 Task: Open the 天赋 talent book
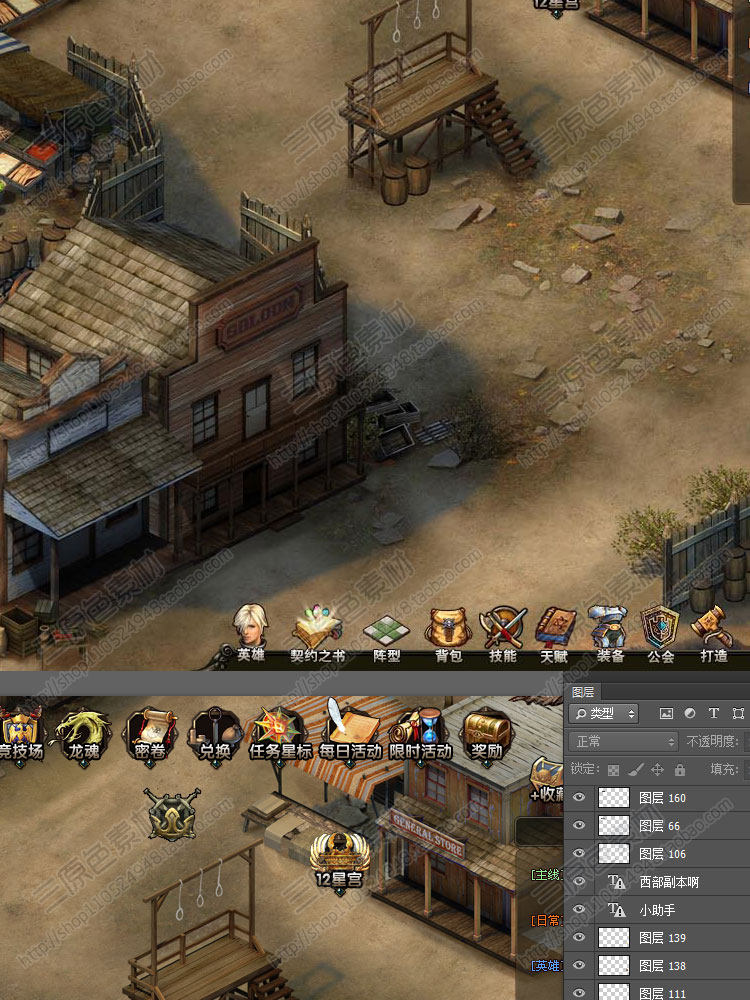tap(554, 630)
